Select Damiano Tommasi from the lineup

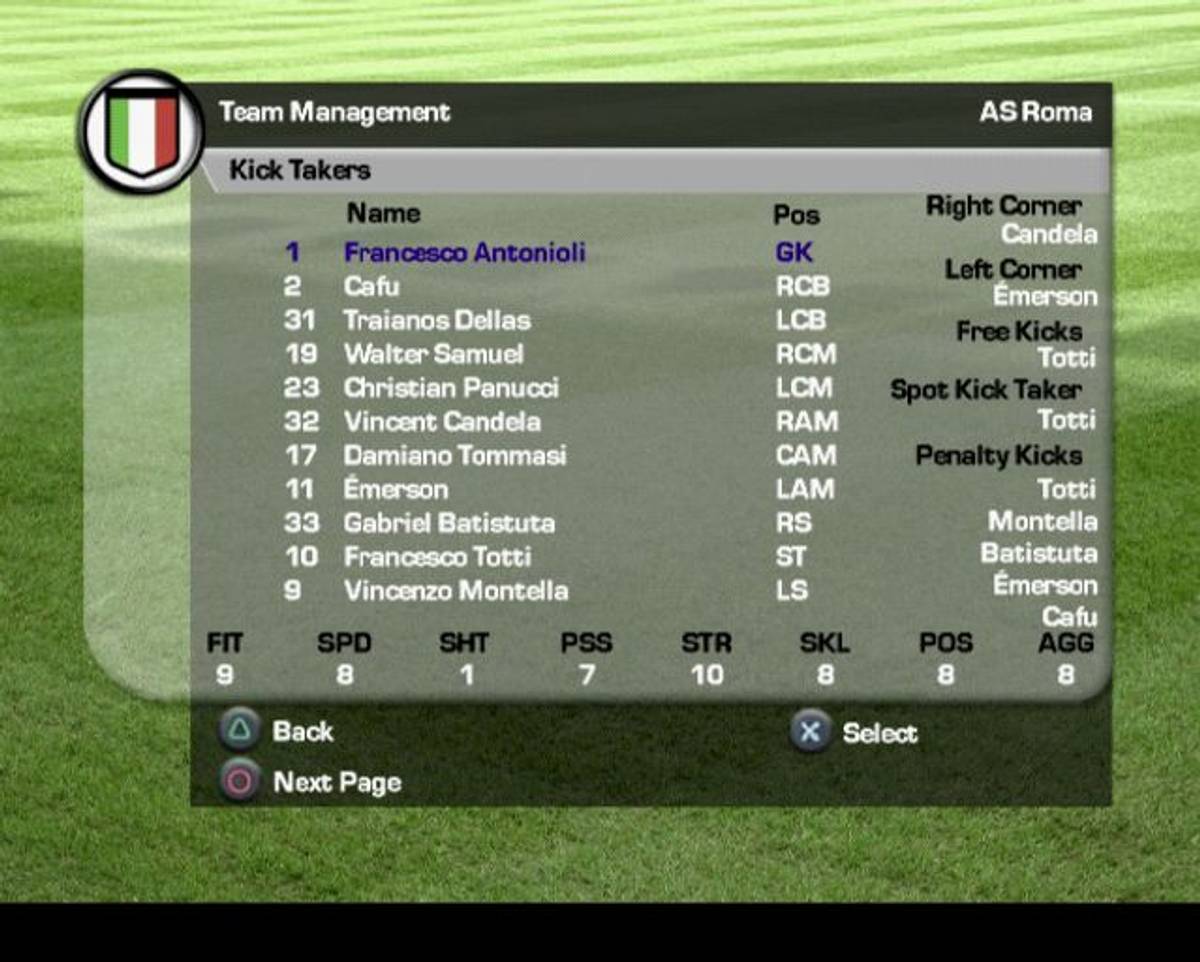point(454,456)
